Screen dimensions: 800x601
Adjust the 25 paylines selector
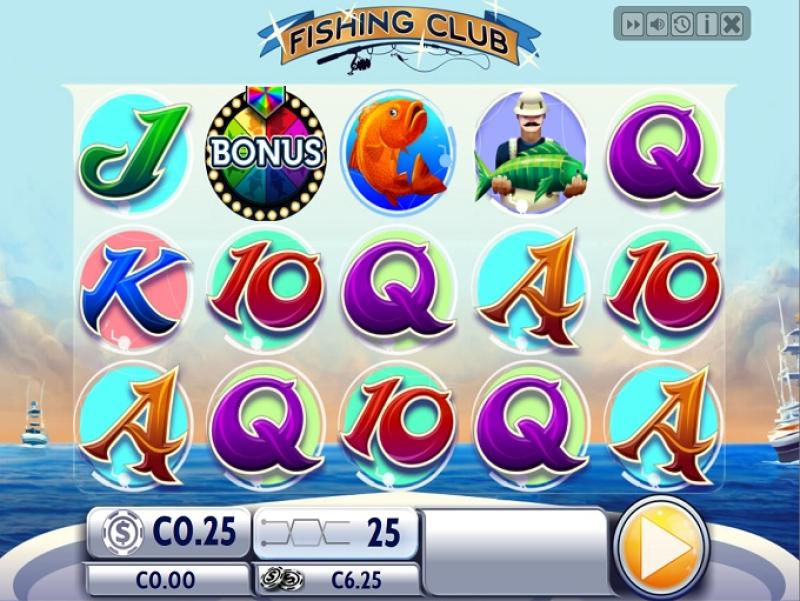click(335, 533)
